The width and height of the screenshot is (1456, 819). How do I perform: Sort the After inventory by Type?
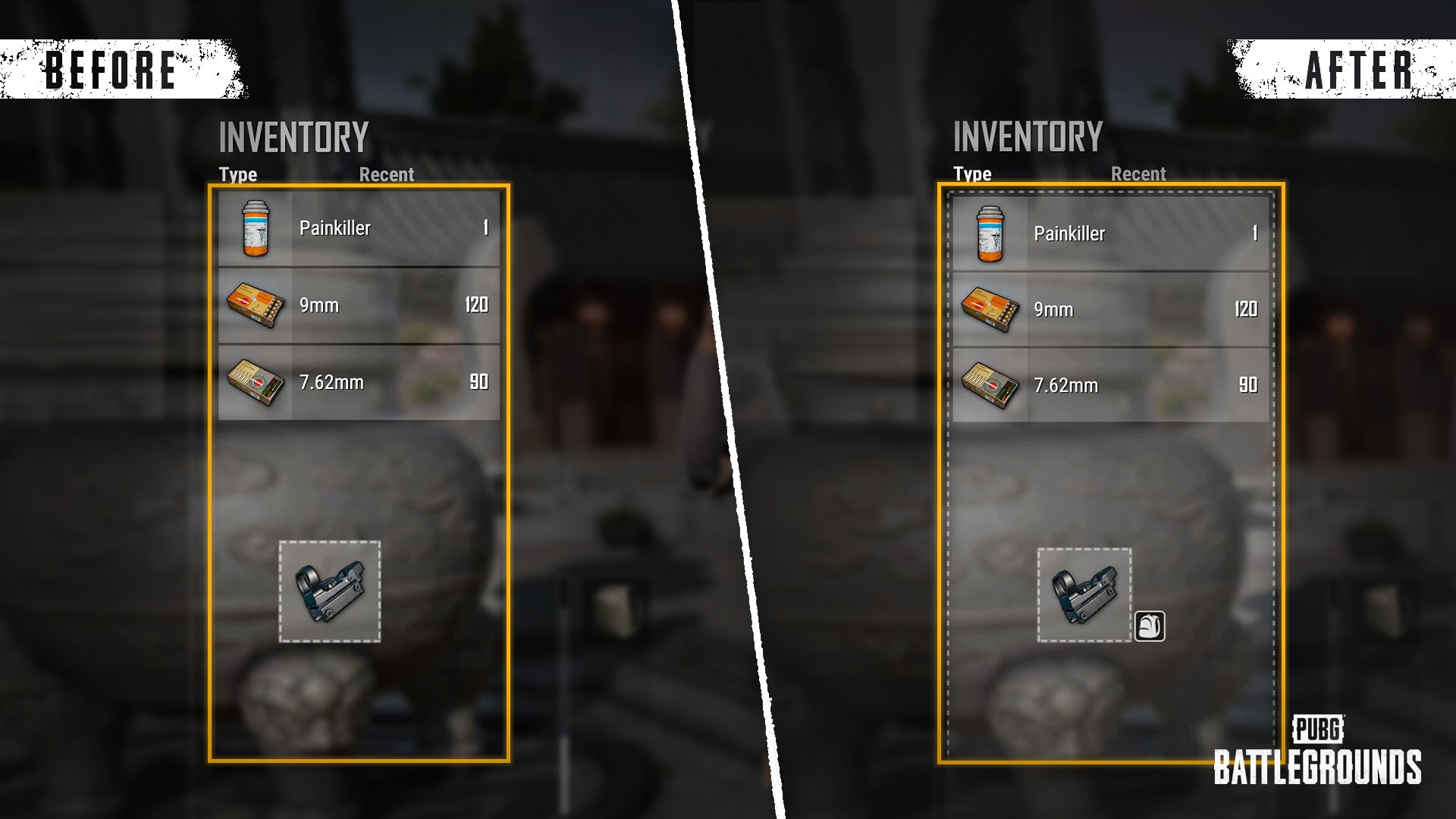click(972, 174)
